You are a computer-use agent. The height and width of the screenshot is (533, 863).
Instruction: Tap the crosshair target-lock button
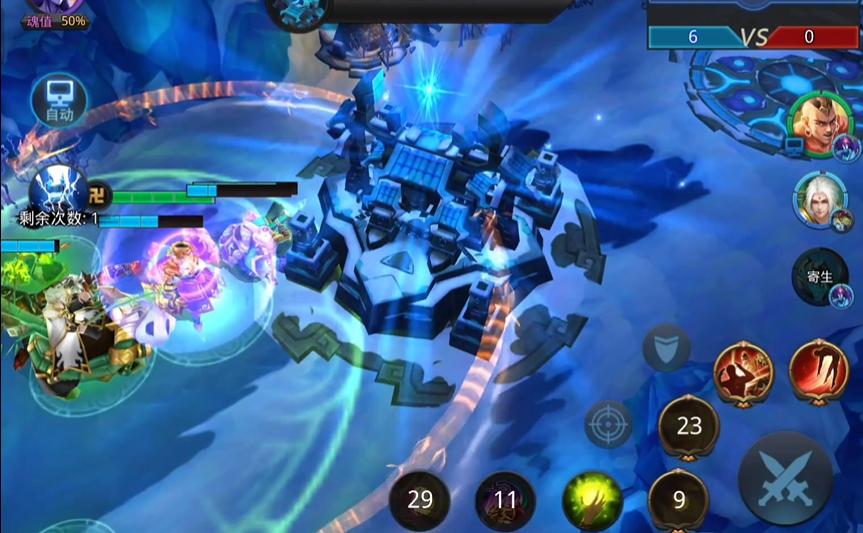point(608,424)
